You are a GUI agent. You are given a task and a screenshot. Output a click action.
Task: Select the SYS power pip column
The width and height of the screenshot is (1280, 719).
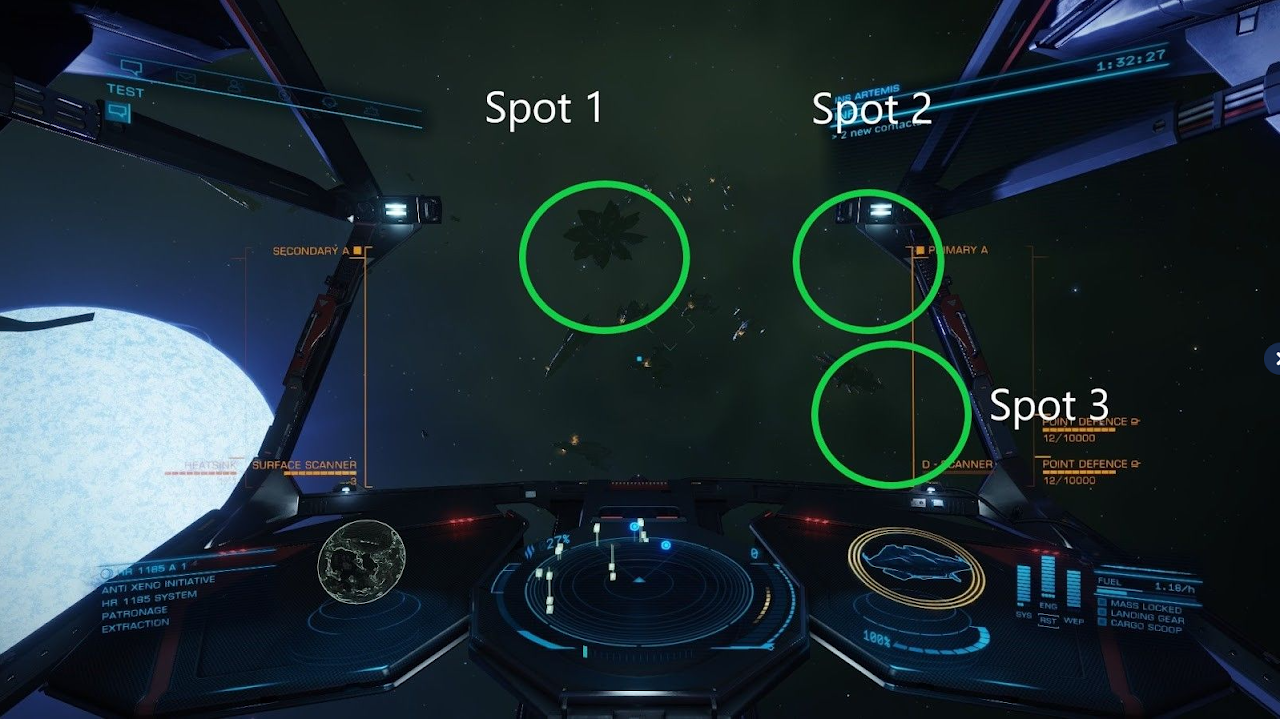[1023, 586]
